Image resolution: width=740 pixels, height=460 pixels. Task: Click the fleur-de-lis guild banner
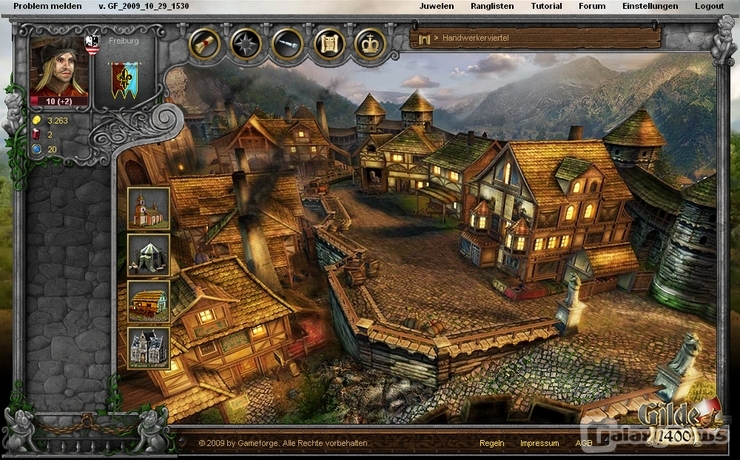[x=125, y=79]
